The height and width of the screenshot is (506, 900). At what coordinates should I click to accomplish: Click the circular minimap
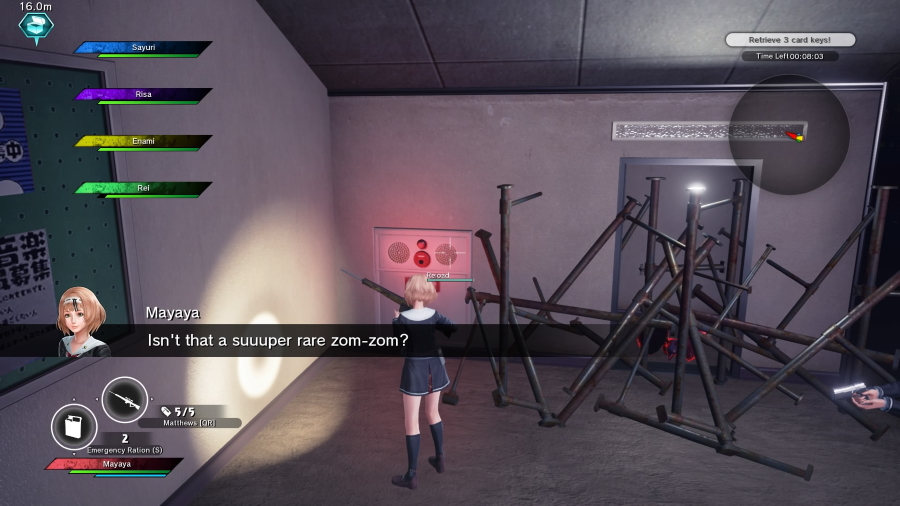tap(788, 135)
